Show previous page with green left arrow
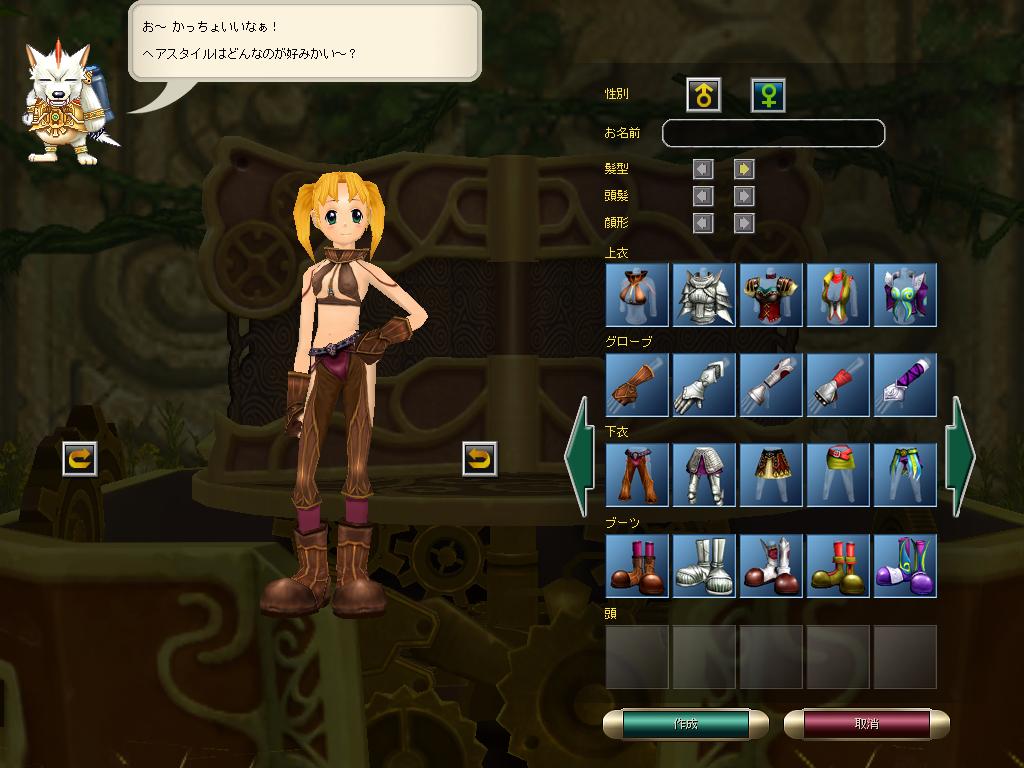1024x768 pixels. (580, 456)
